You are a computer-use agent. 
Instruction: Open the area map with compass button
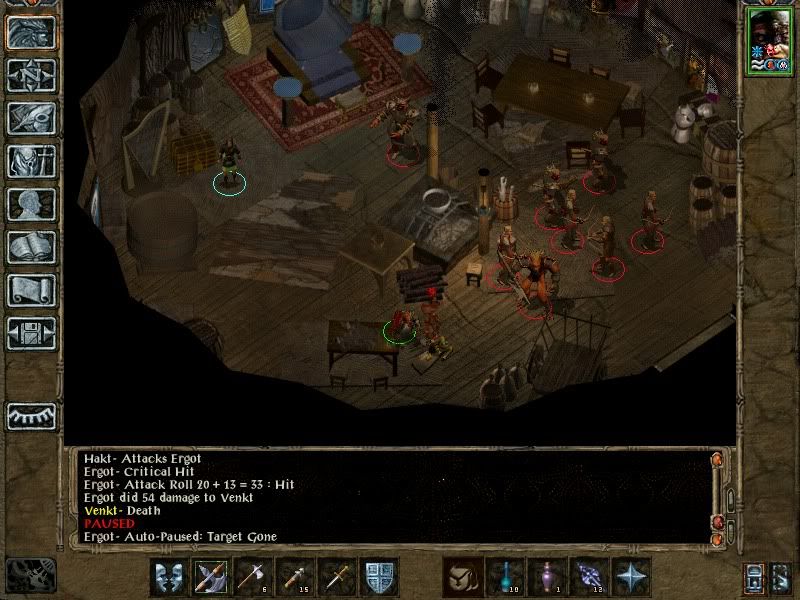pos(31,75)
